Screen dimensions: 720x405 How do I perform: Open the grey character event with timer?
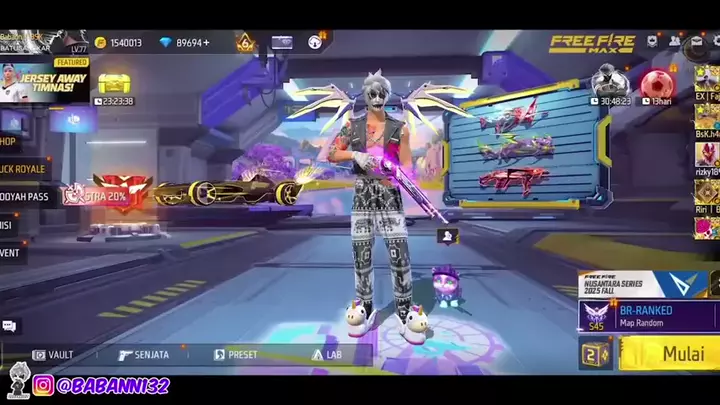click(x=608, y=84)
